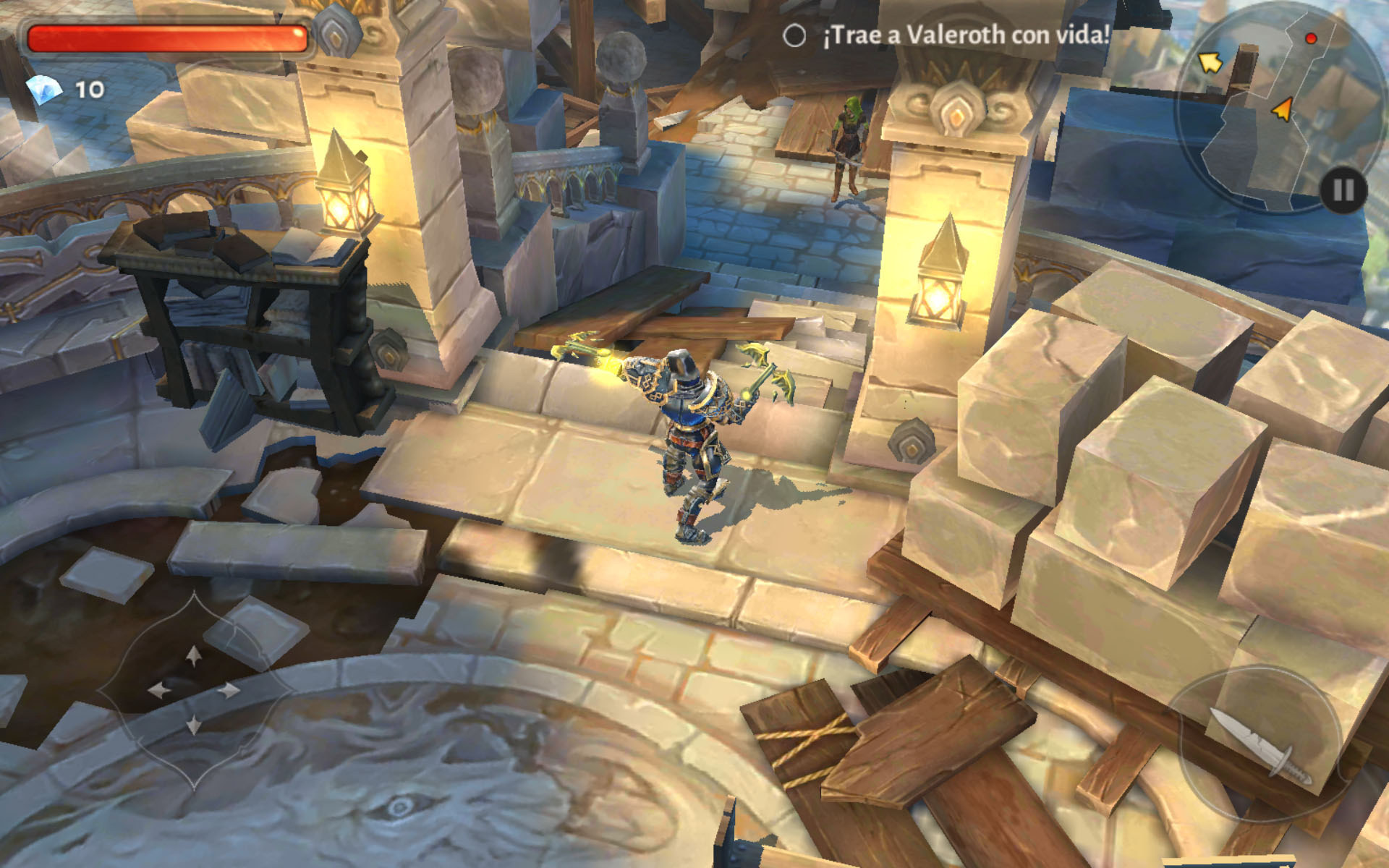Tap the blue gem currency icon
This screenshot has width=1389, height=868.
43,90
